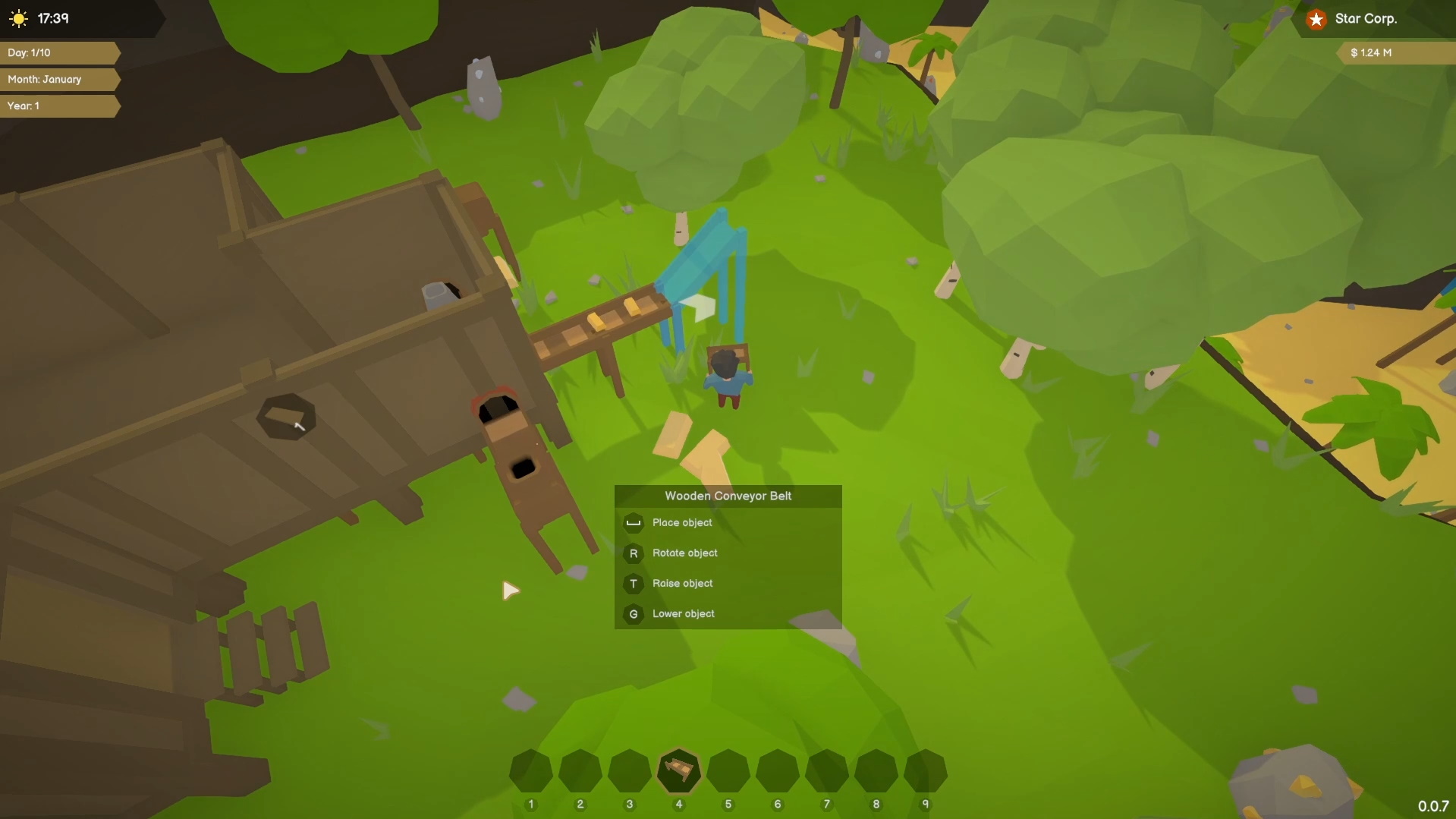Viewport: 1456px width, 819px height.
Task: Click the 17:39 game clock
Action: click(52, 19)
